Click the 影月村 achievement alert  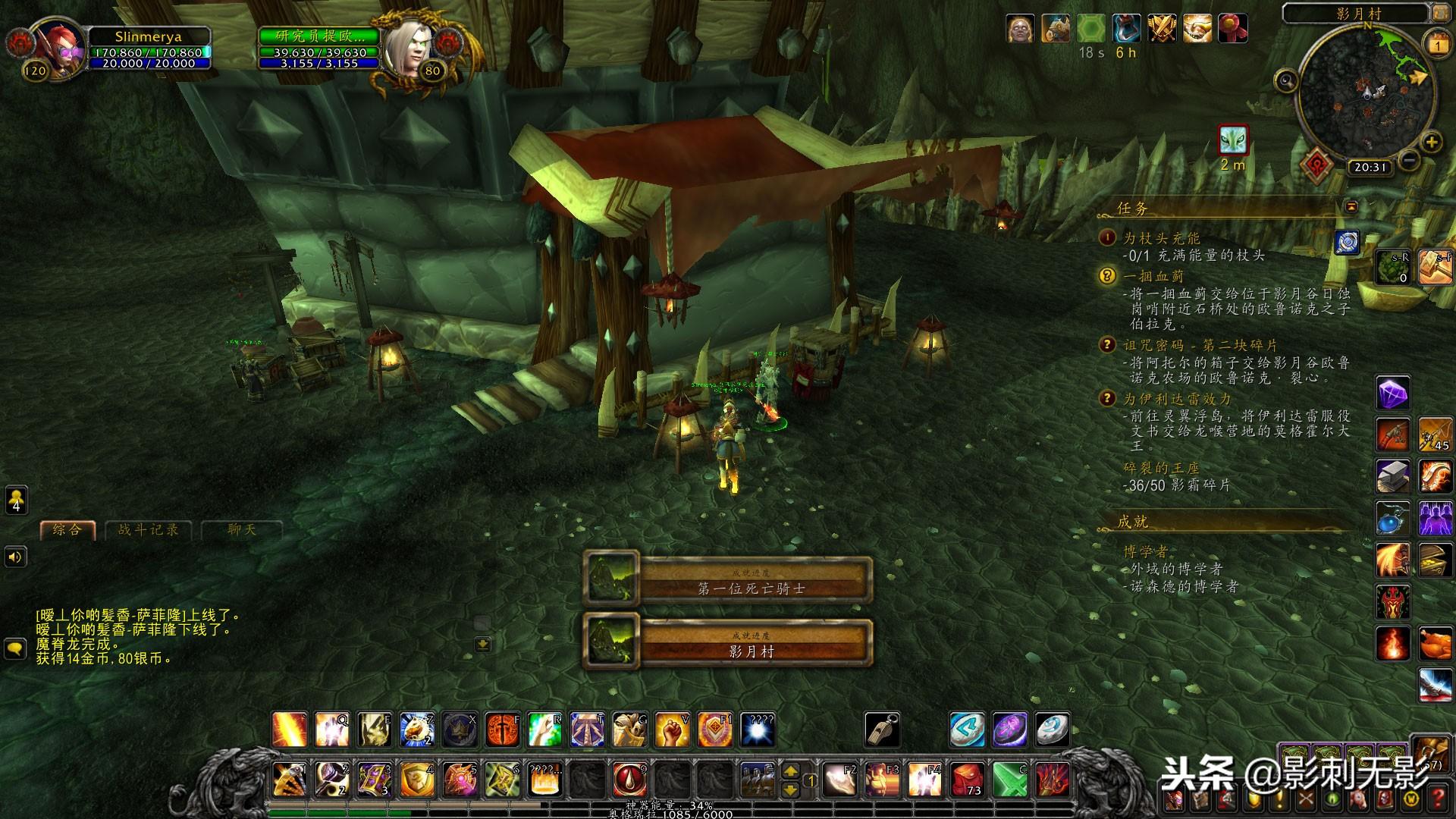(x=728, y=643)
